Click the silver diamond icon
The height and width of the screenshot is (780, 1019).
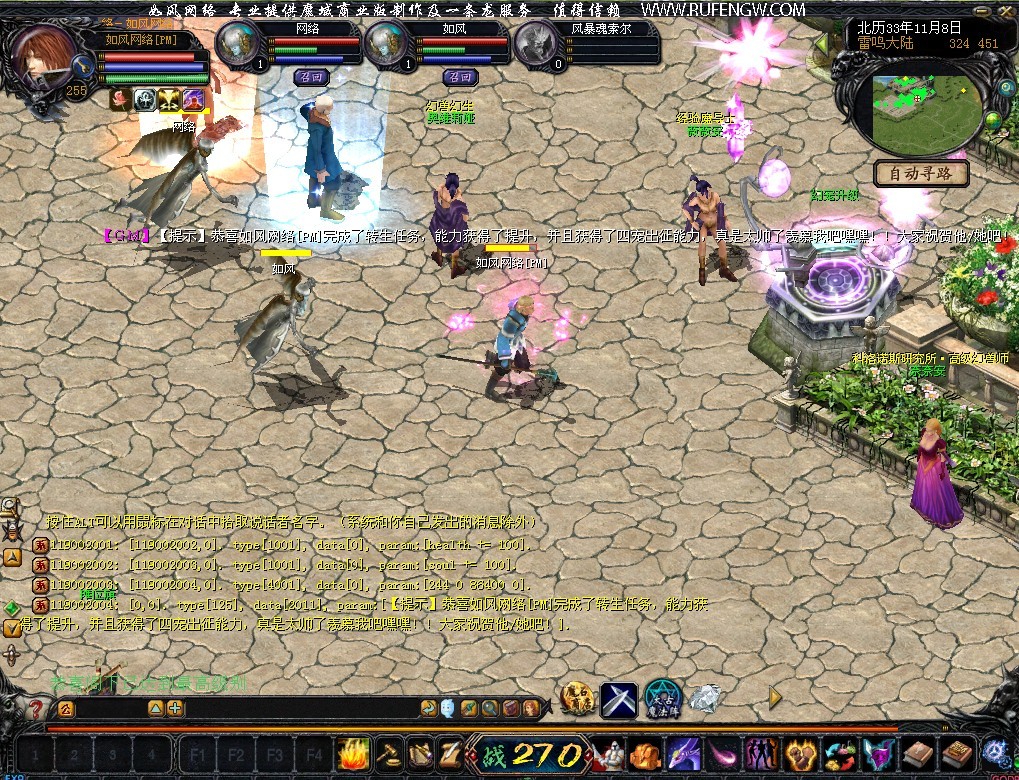tap(706, 698)
